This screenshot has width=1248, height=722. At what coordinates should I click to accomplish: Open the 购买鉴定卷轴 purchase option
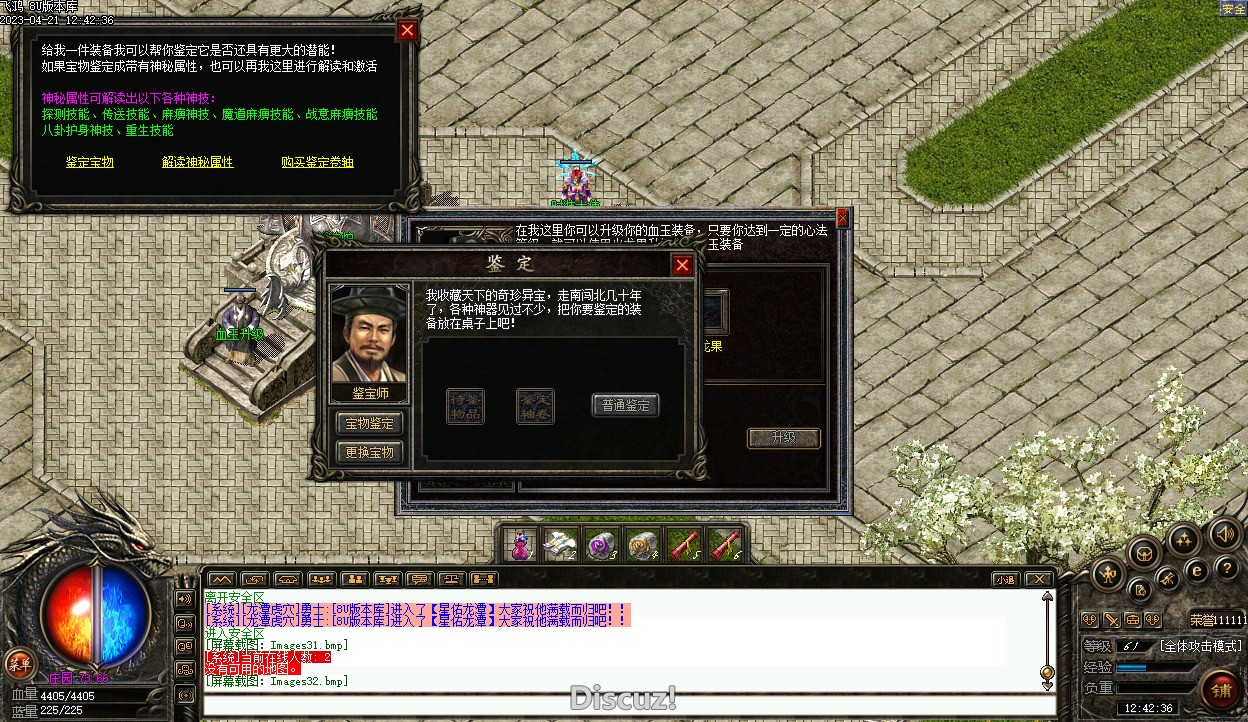click(317, 162)
